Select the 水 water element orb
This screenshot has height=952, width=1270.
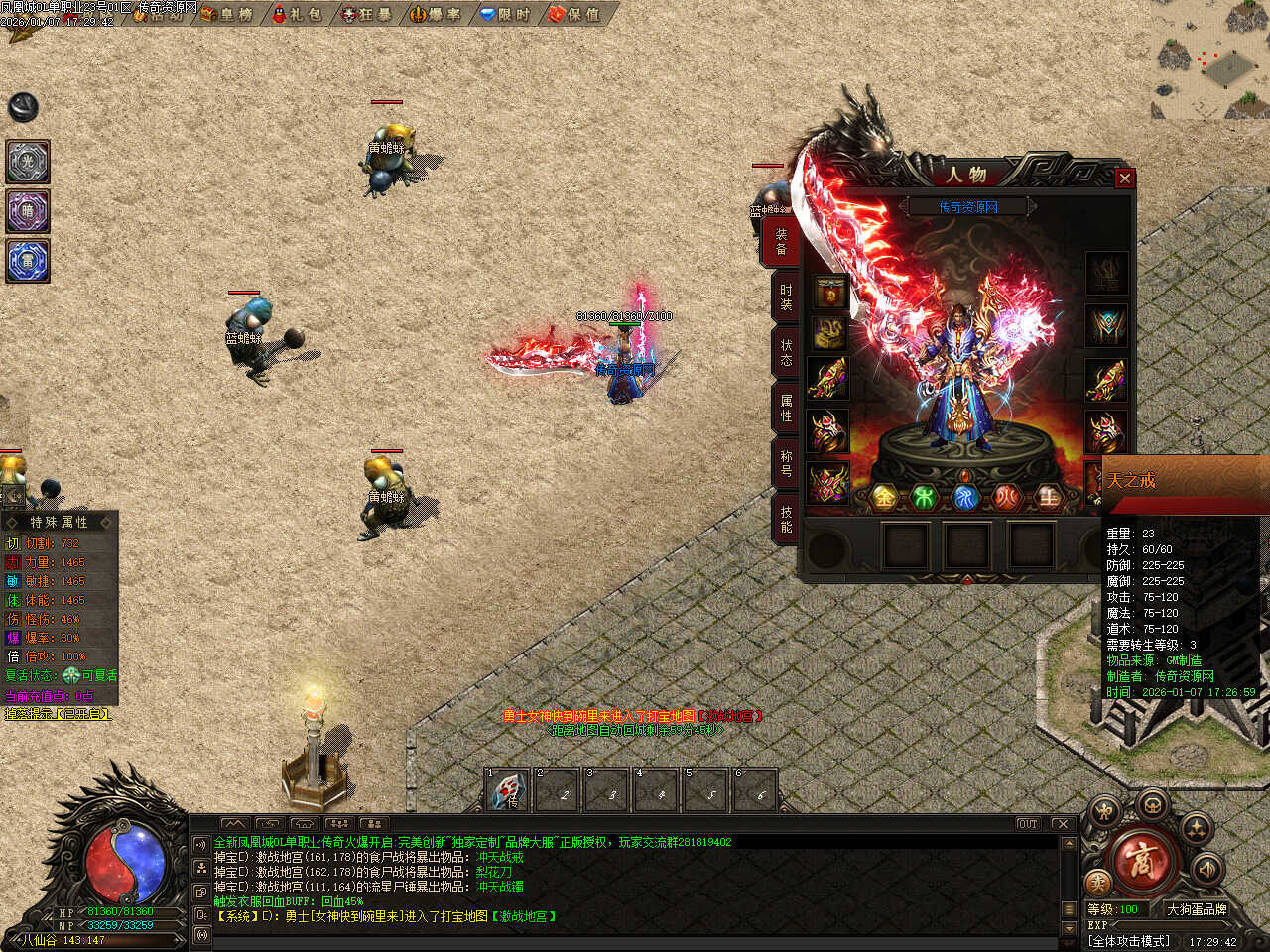coord(965,497)
